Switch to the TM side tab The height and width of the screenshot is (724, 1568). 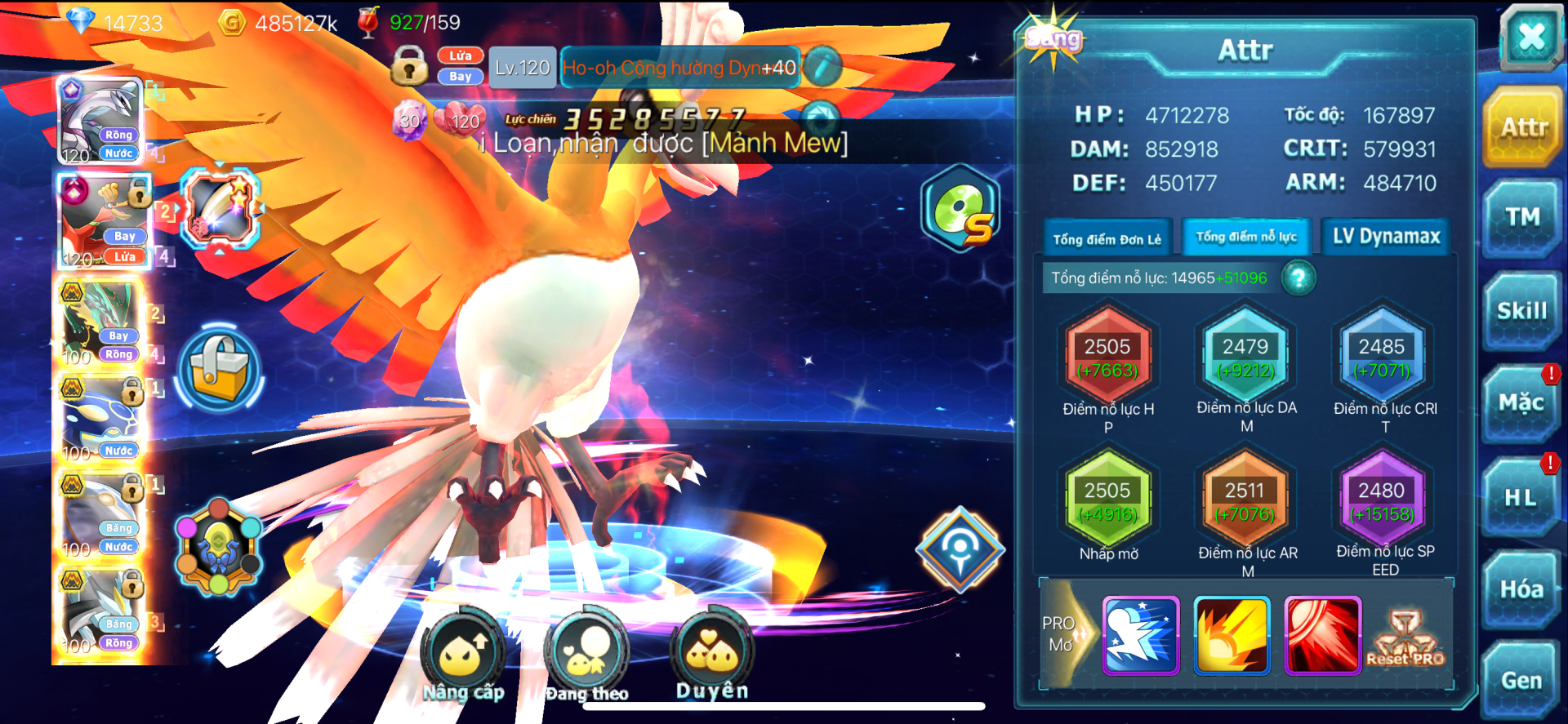[1522, 217]
